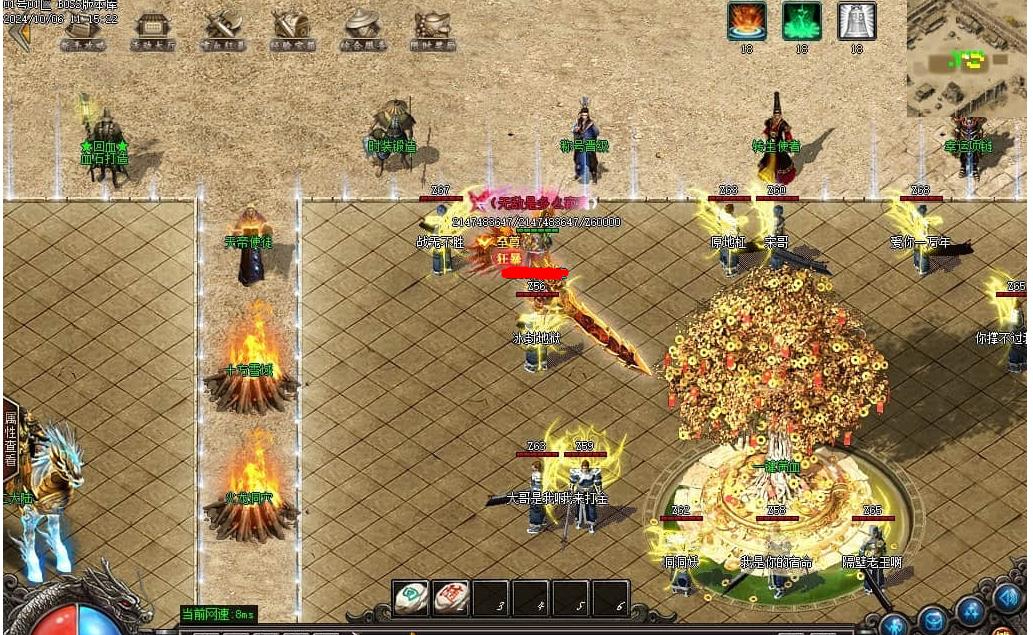Use the red tile in the second hotbar slot
This screenshot has width=1033, height=635.
pyautogui.click(x=451, y=597)
